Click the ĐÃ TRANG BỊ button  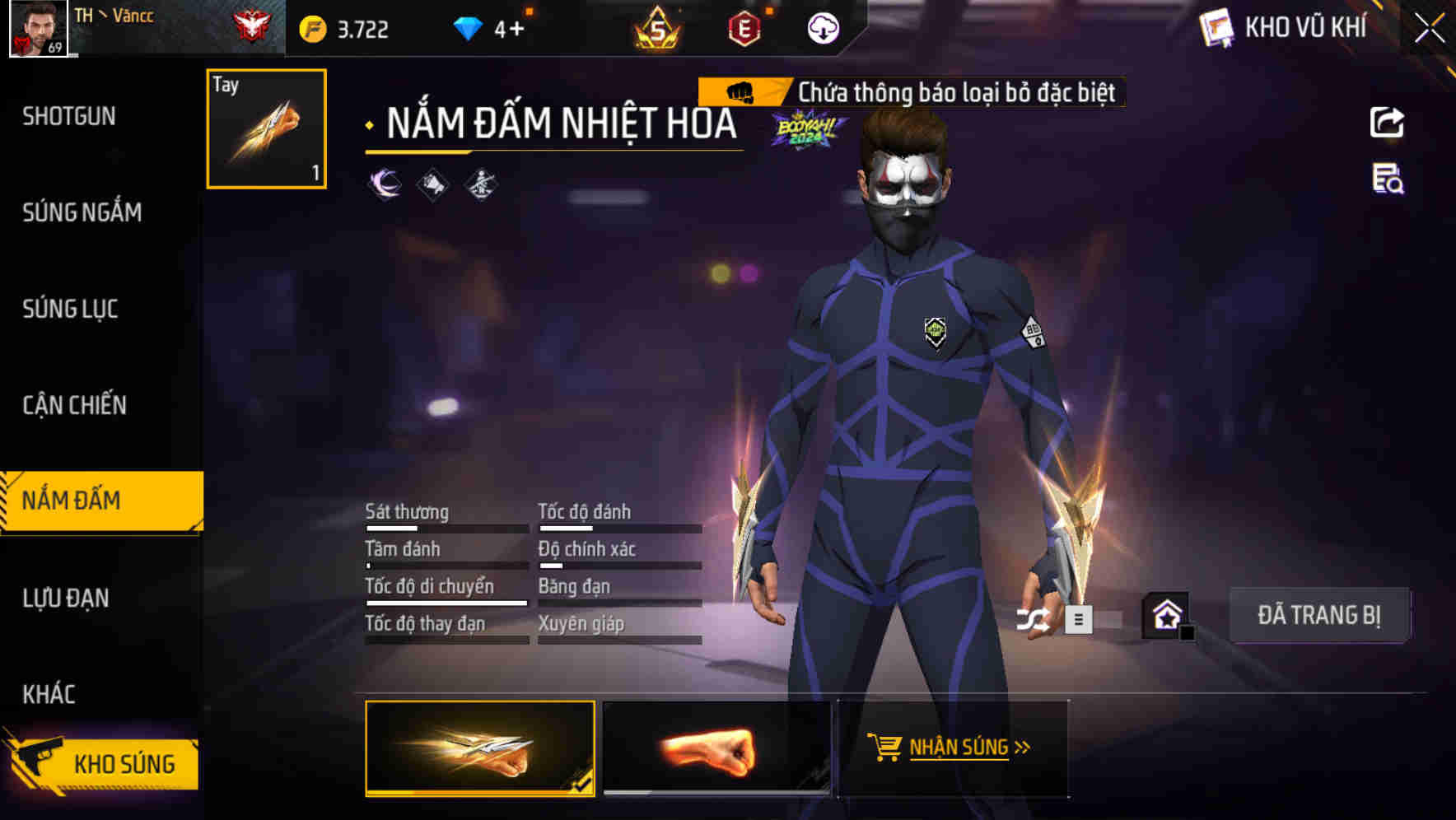pos(1321,615)
